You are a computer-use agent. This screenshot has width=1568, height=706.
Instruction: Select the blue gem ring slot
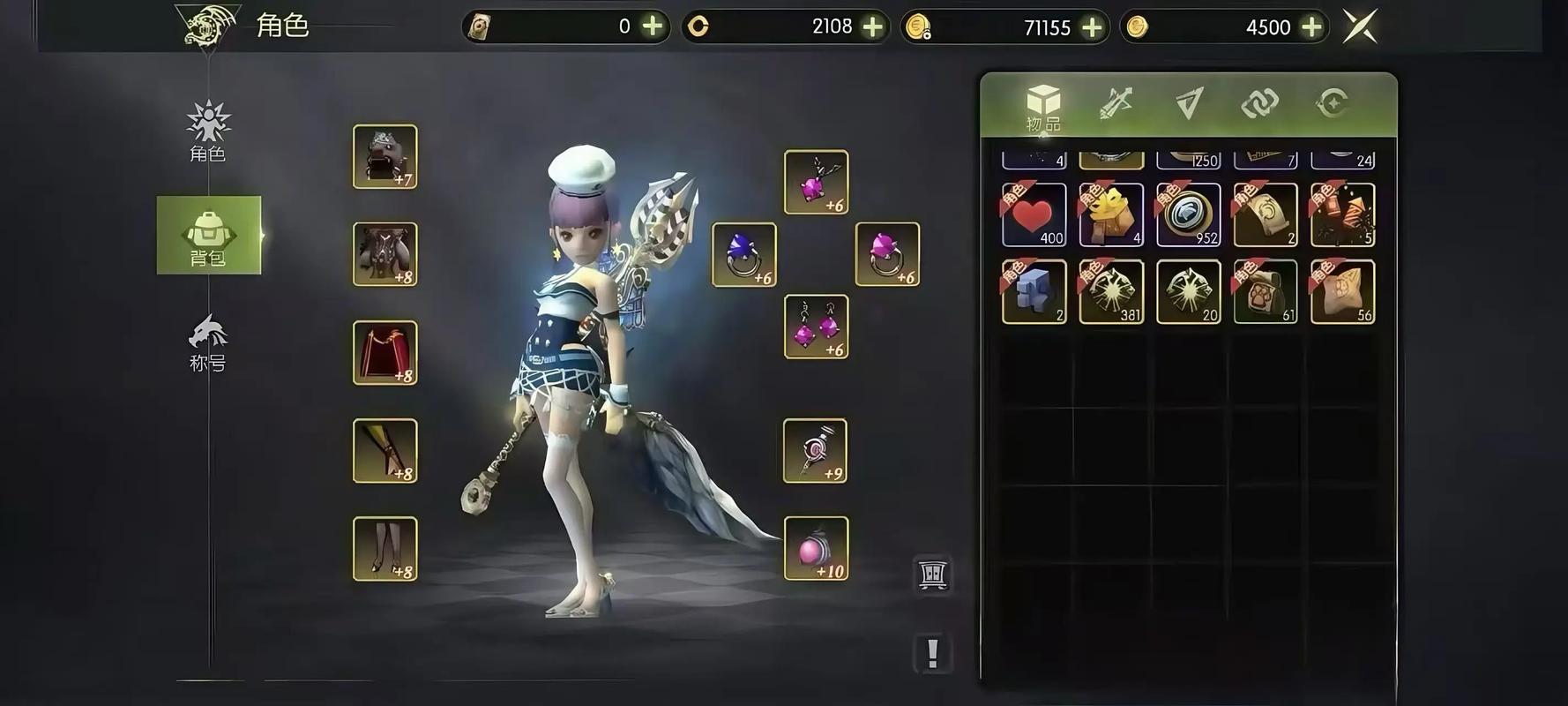point(744,254)
